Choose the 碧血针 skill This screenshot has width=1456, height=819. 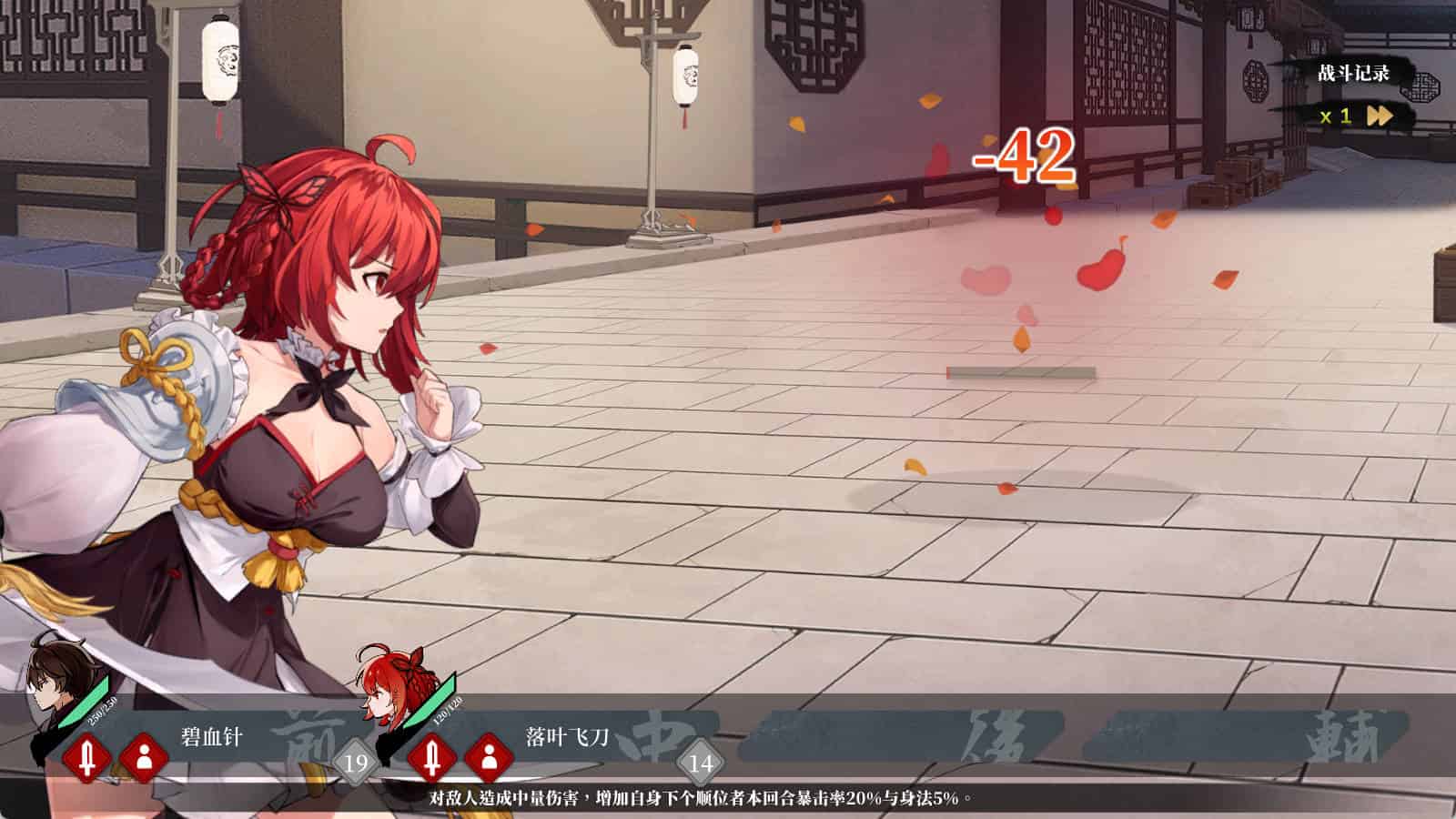tap(212, 736)
